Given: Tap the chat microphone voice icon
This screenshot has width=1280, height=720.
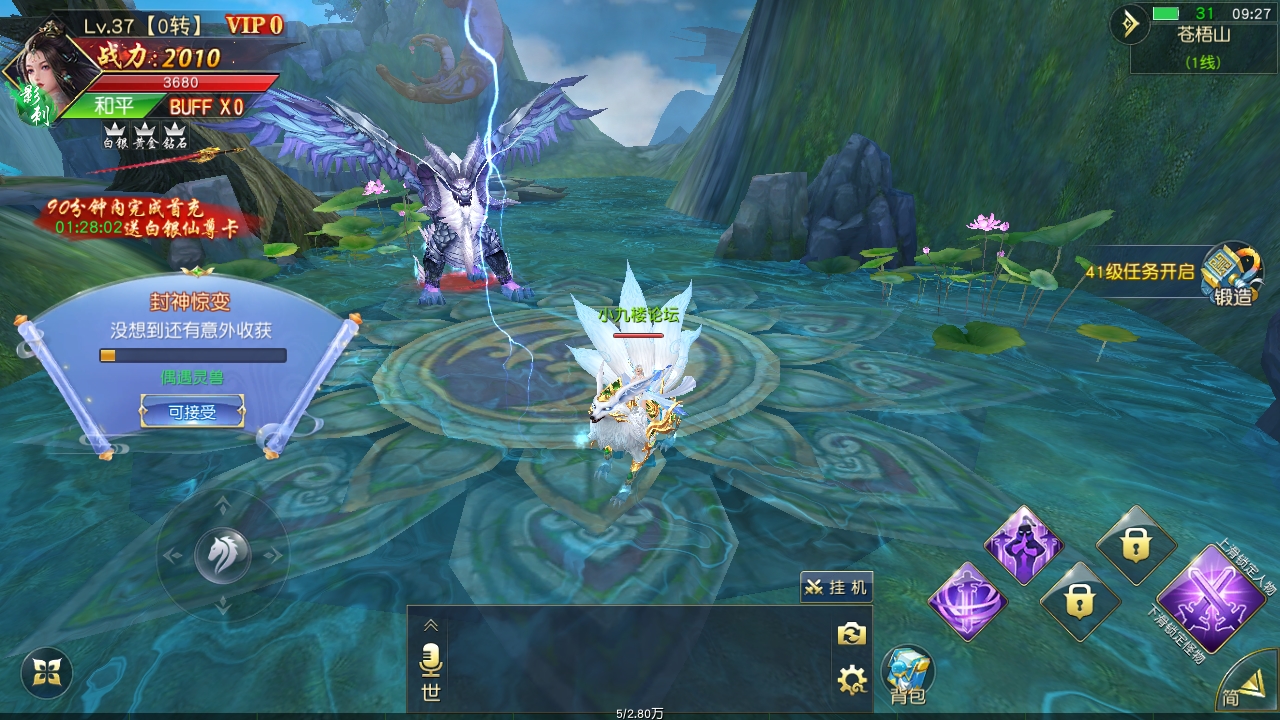Looking at the screenshot, I should (431, 660).
